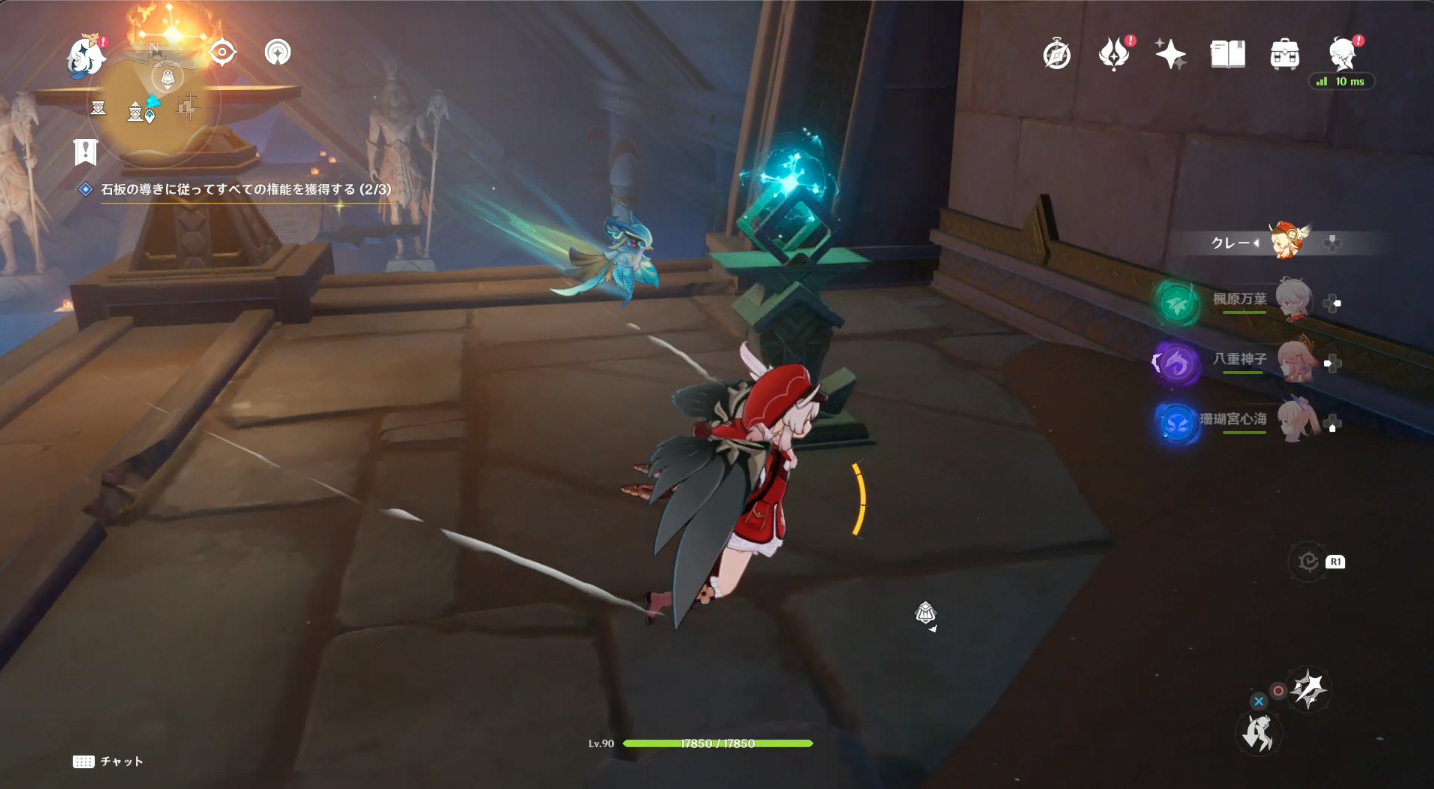Open the quest banner icon
The width and height of the screenshot is (1434, 789).
click(86, 153)
